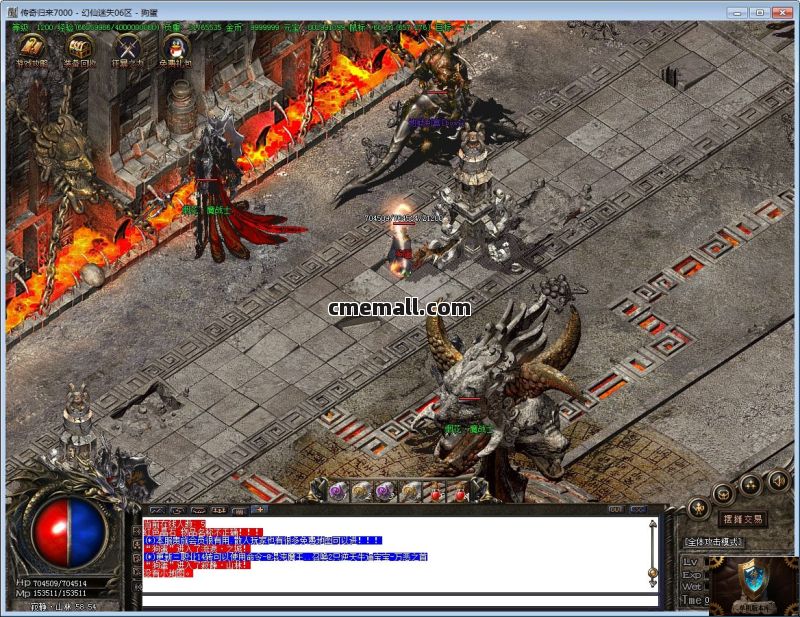Click the 摆摊交易 button

pyautogui.click(x=742, y=519)
